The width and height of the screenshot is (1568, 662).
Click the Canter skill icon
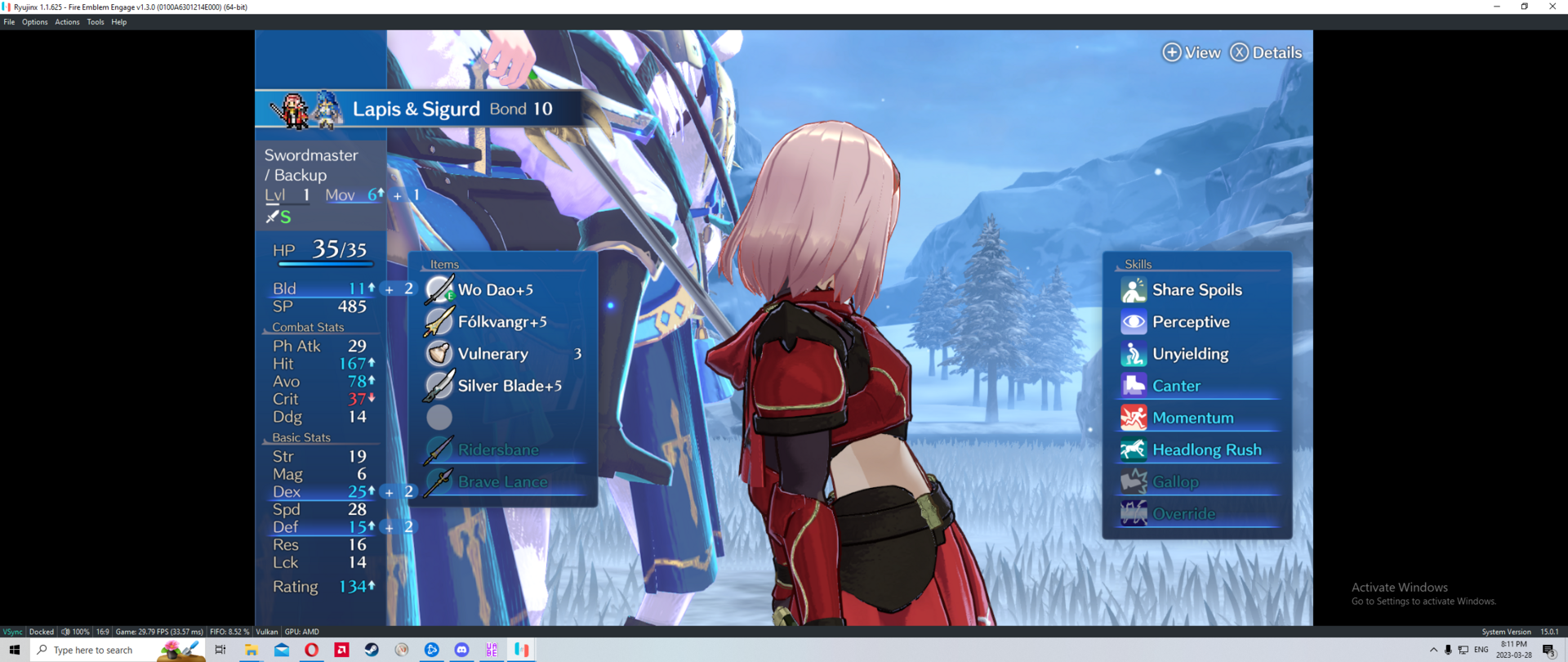pos(1132,385)
